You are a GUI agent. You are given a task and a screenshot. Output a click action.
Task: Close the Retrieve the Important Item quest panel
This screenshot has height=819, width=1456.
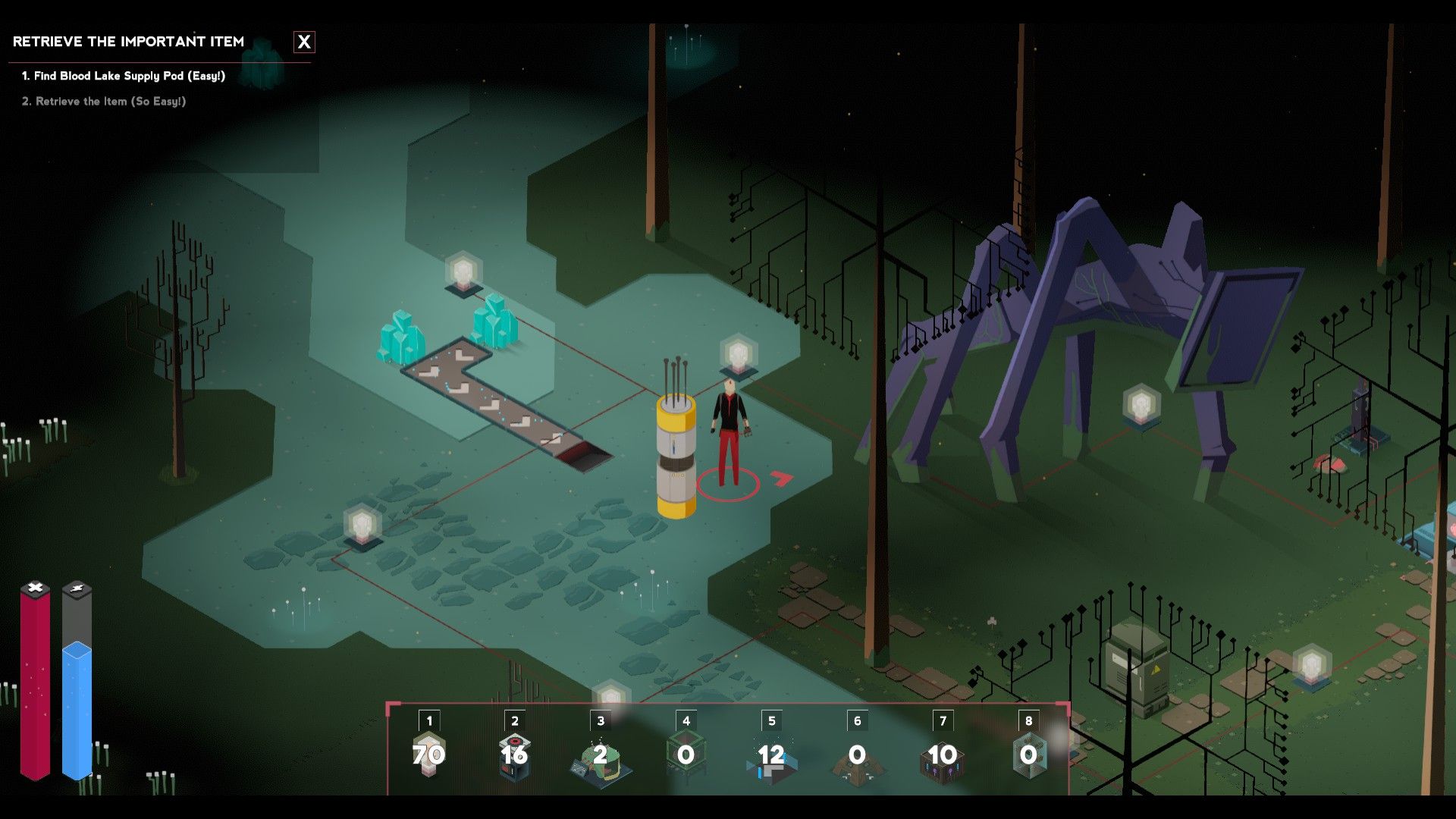[x=304, y=42]
